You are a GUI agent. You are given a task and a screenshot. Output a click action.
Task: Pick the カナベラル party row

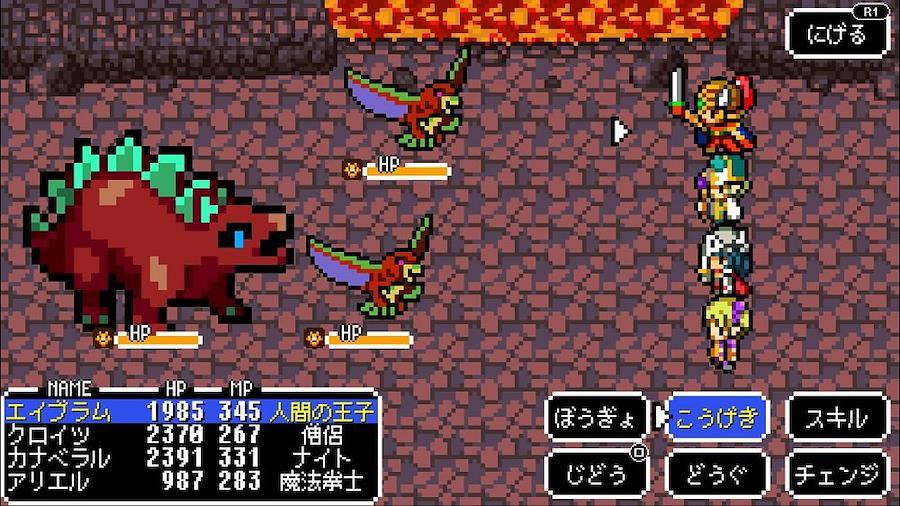coord(190,457)
